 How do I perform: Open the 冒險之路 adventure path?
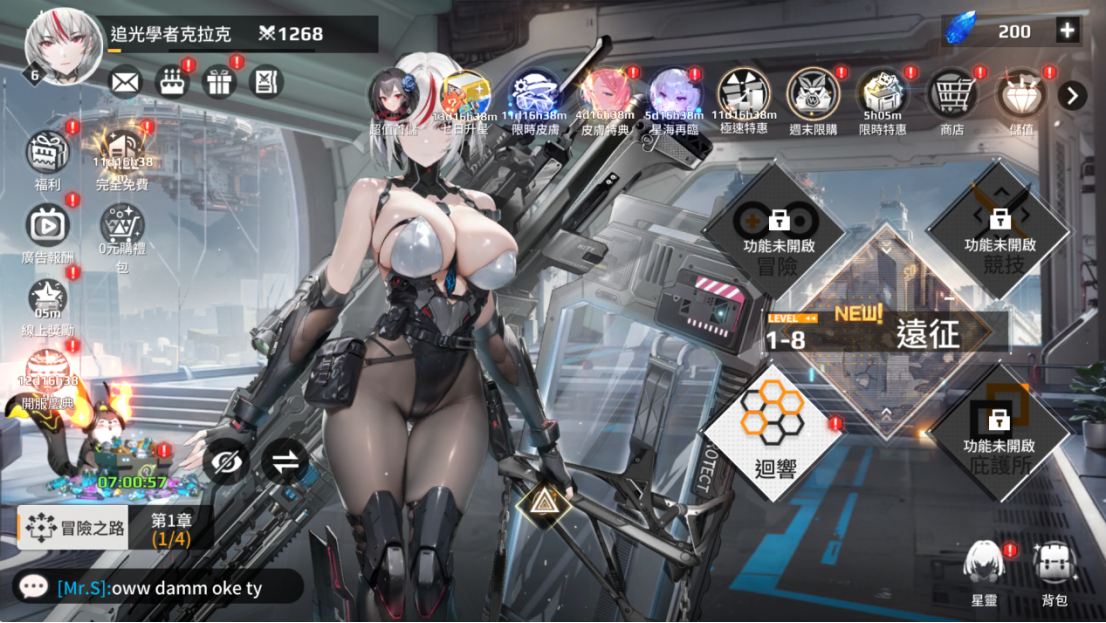pyautogui.click(x=75, y=528)
